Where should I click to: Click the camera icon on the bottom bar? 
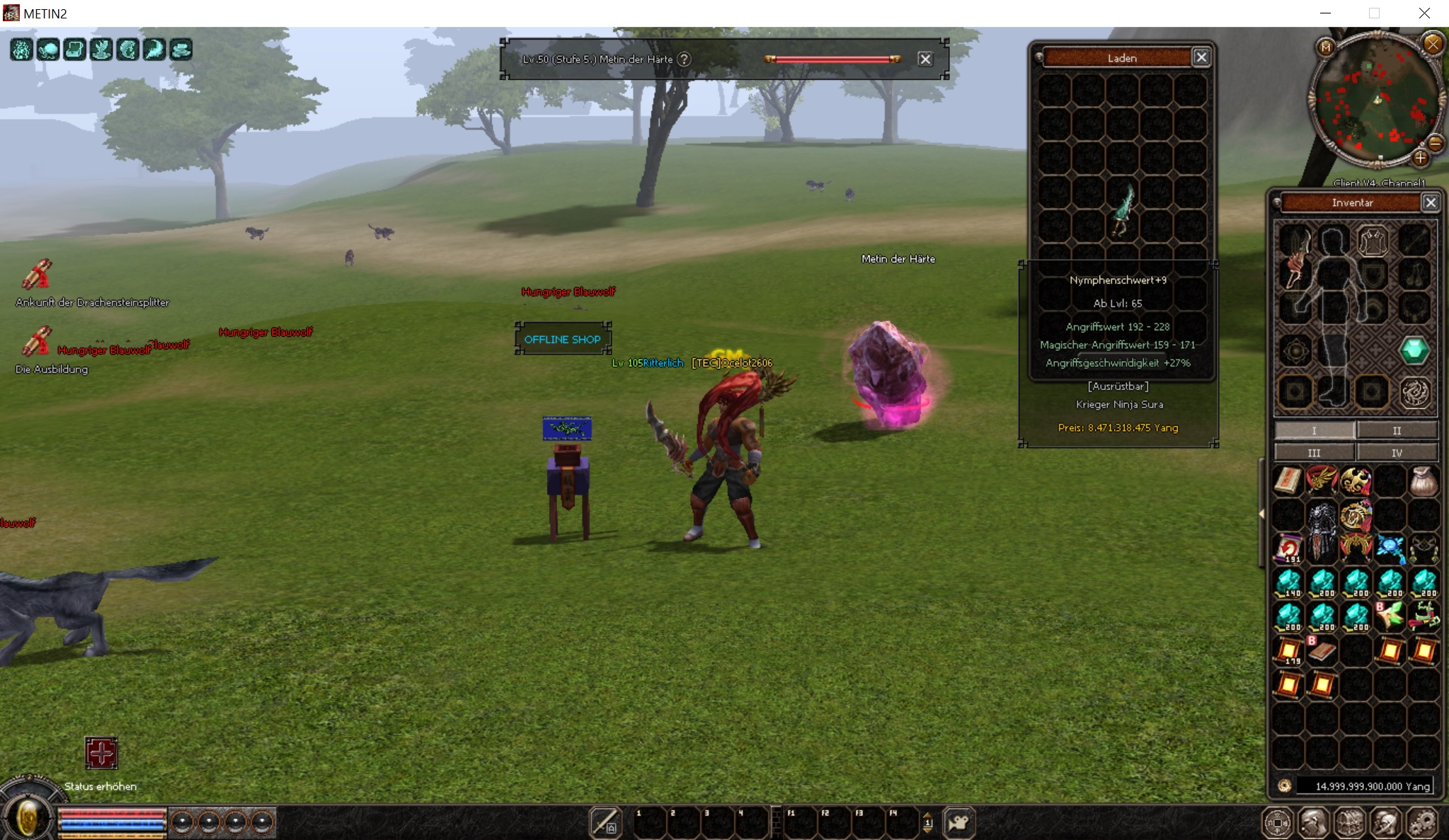click(958, 822)
